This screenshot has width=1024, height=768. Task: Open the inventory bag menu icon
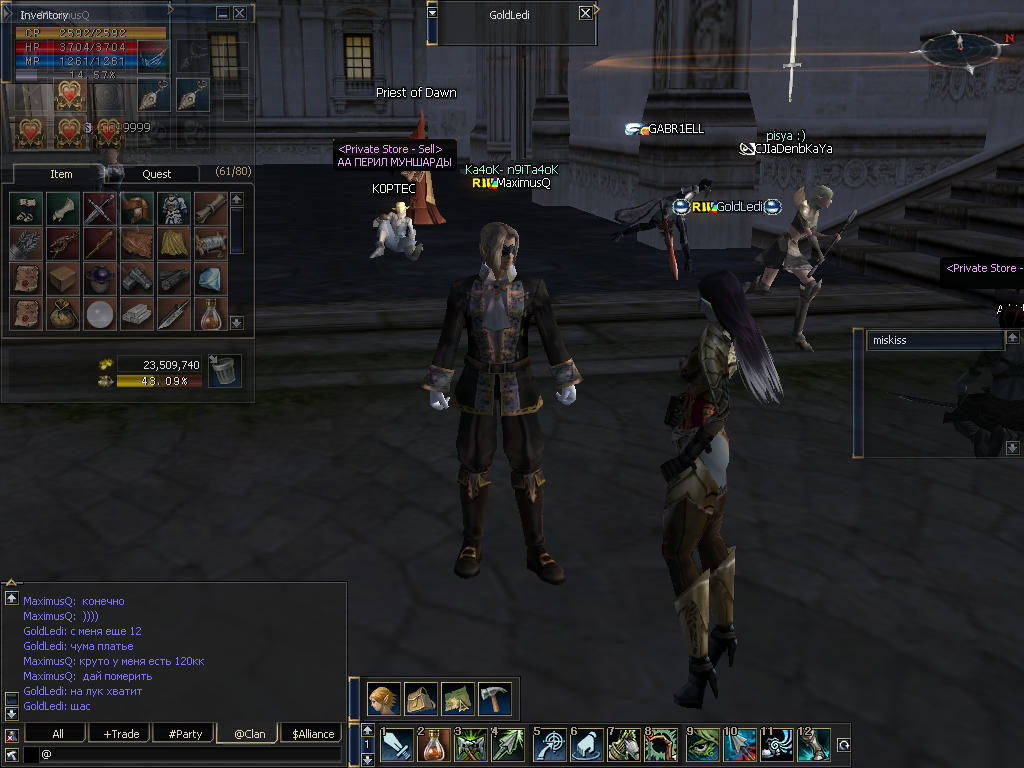coord(421,698)
